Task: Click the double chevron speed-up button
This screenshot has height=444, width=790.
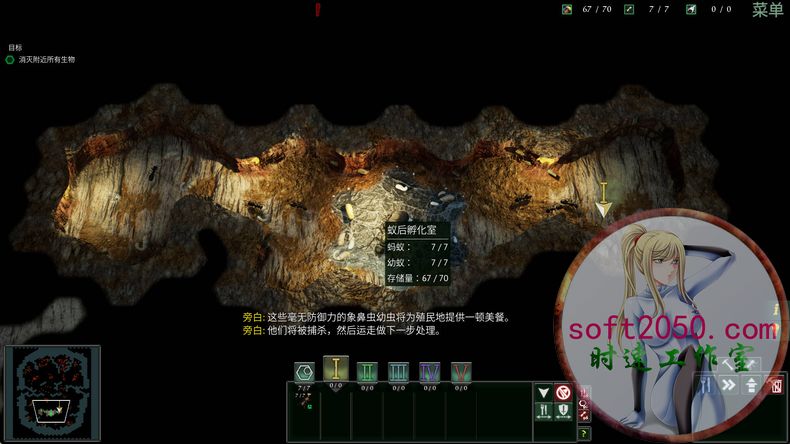Action: (730, 385)
